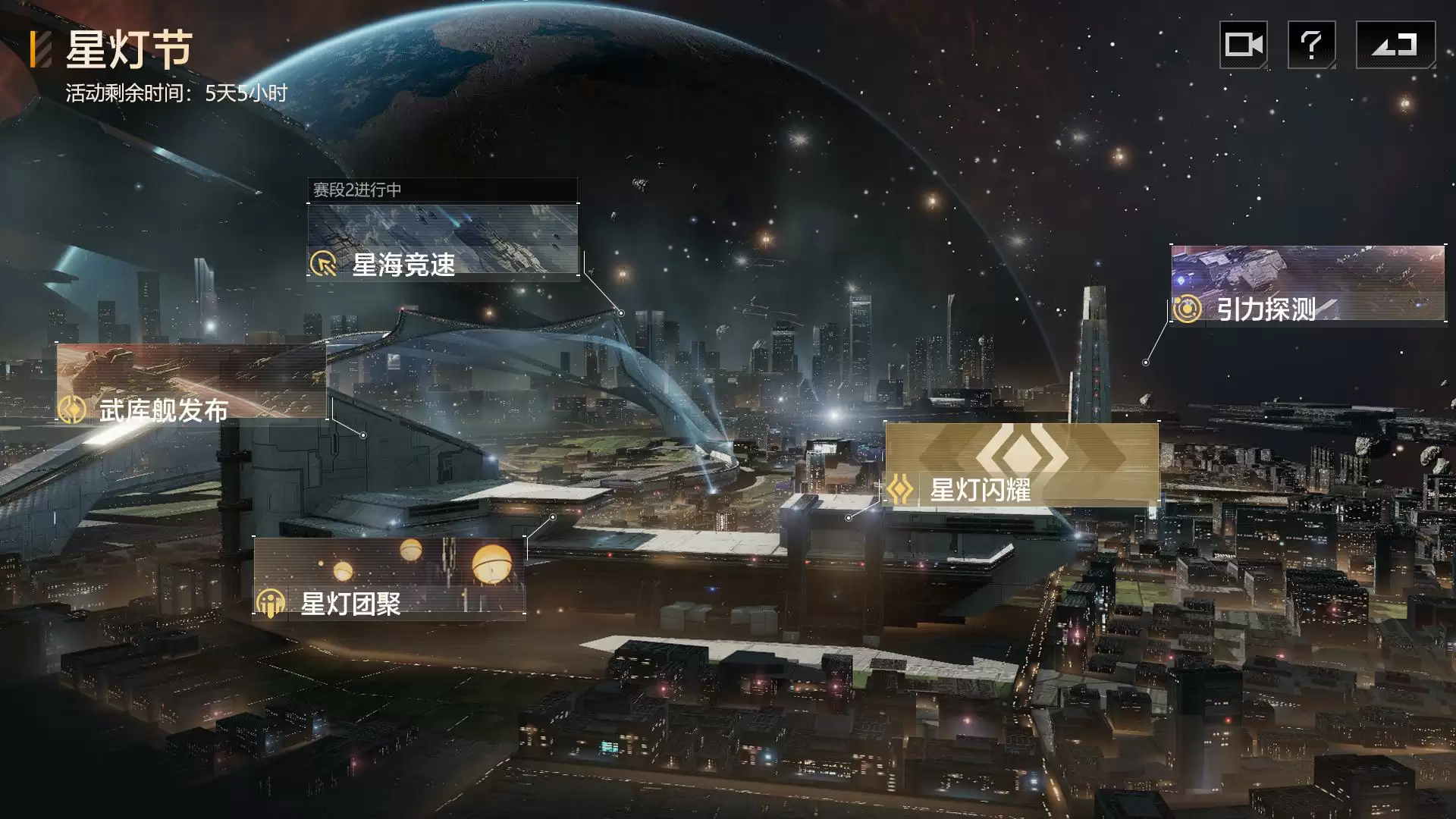Open the 星海竞速 event banner

click(x=444, y=239)
